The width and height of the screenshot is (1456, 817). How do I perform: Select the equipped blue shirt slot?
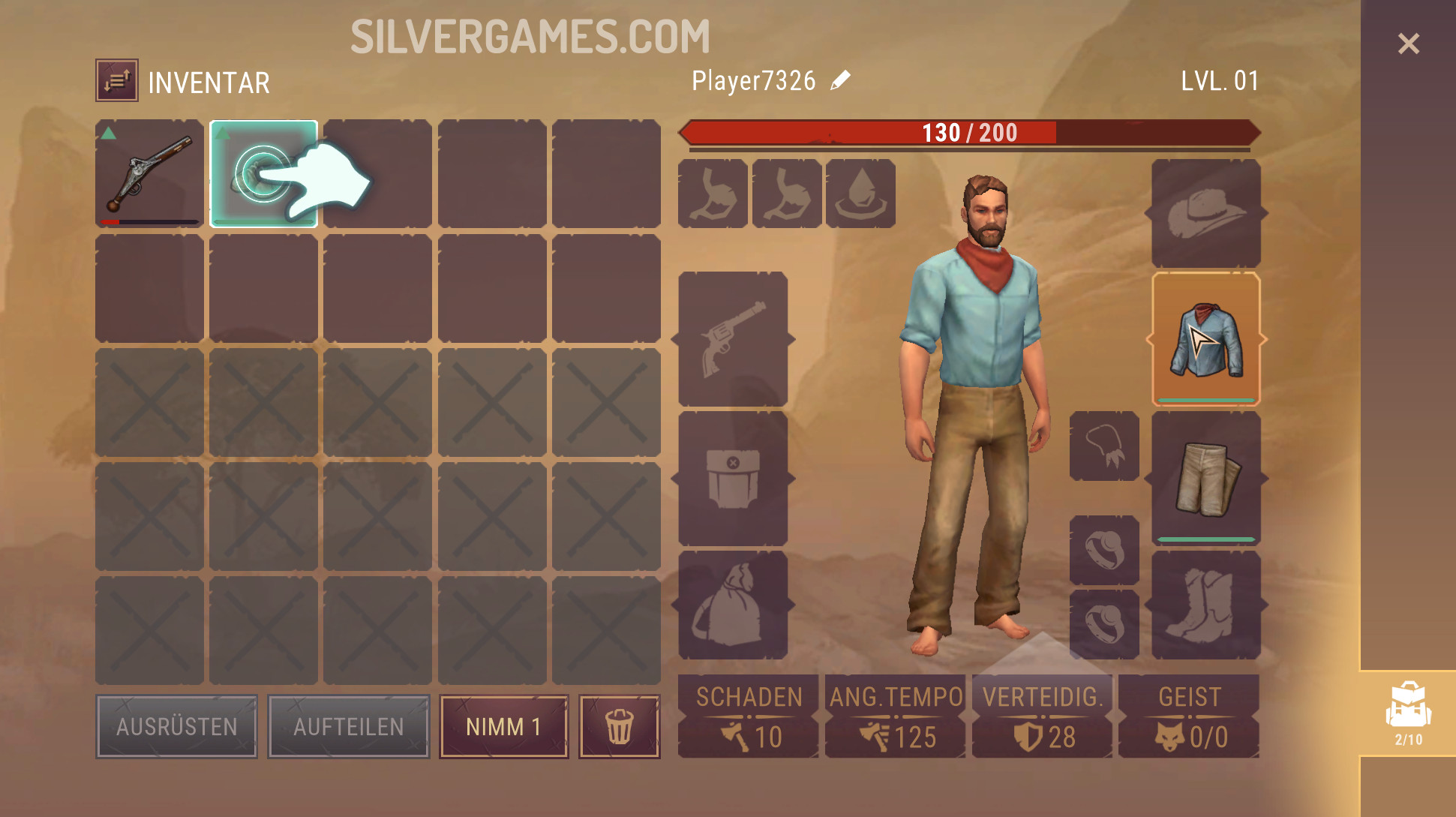pos(1205,339)
